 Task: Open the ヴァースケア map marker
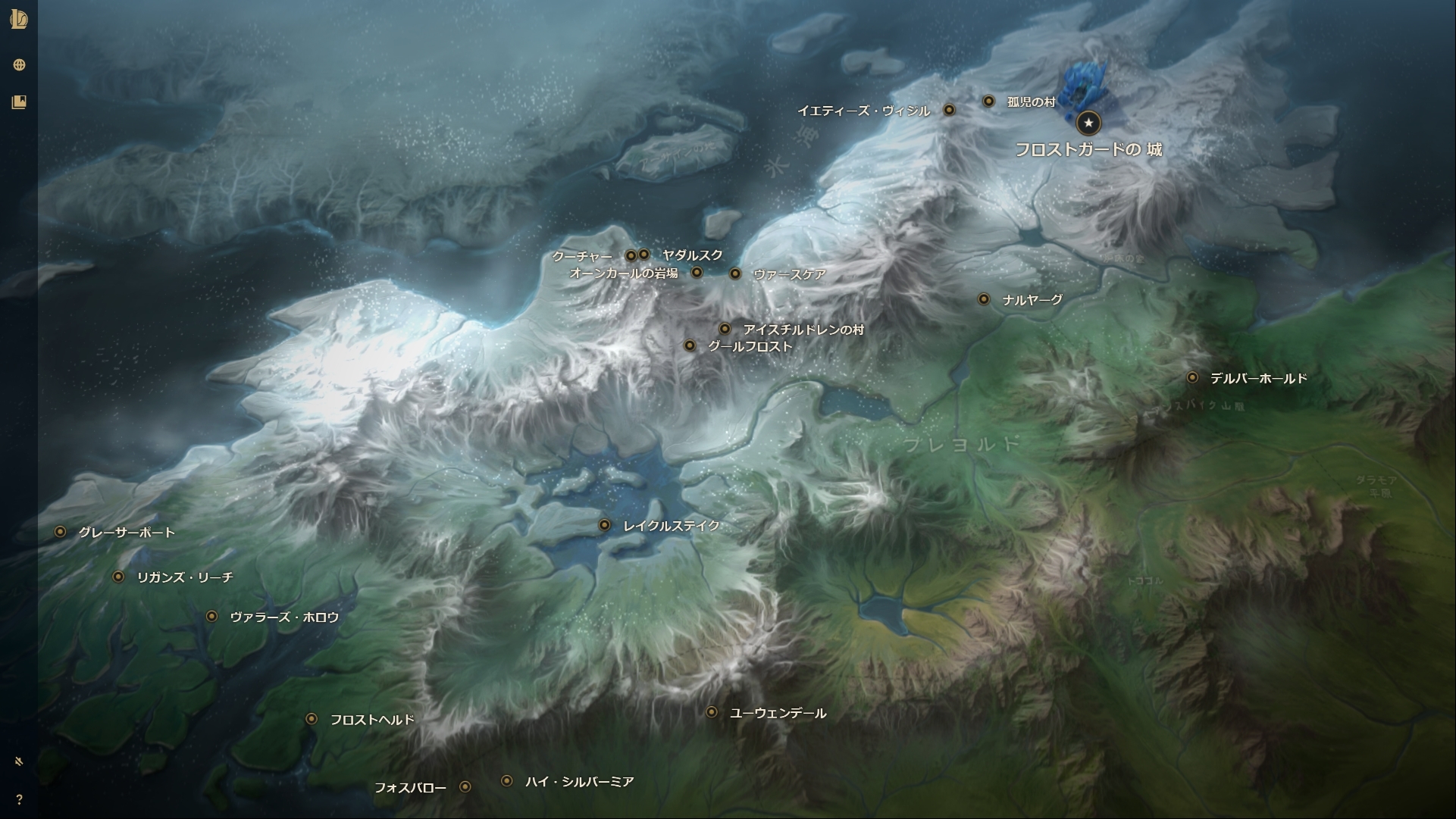pos(735,274)
